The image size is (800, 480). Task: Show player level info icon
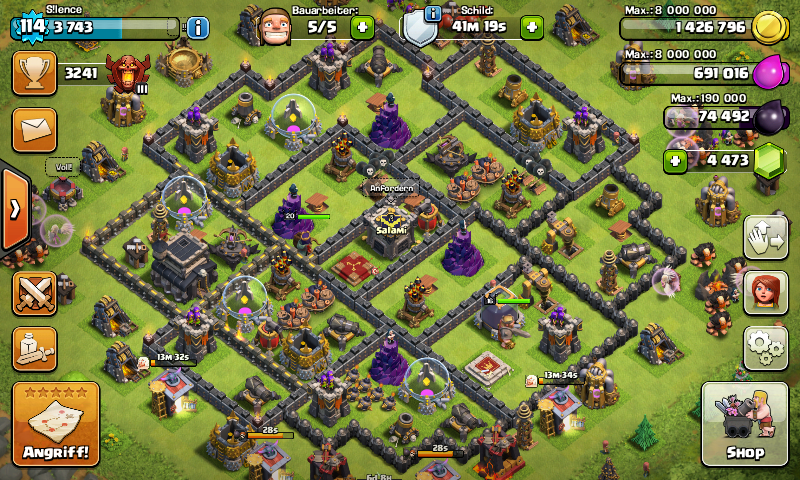(x=198, y=27)
